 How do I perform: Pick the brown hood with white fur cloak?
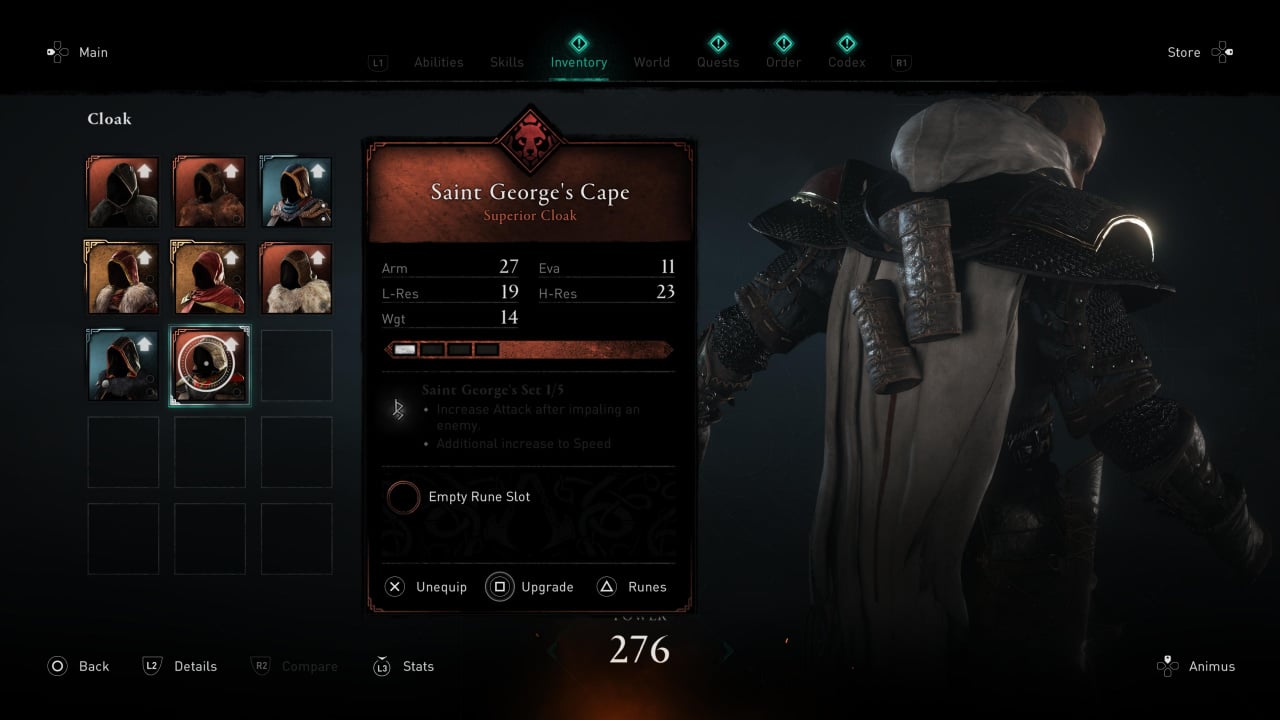[x=296, y=278]
